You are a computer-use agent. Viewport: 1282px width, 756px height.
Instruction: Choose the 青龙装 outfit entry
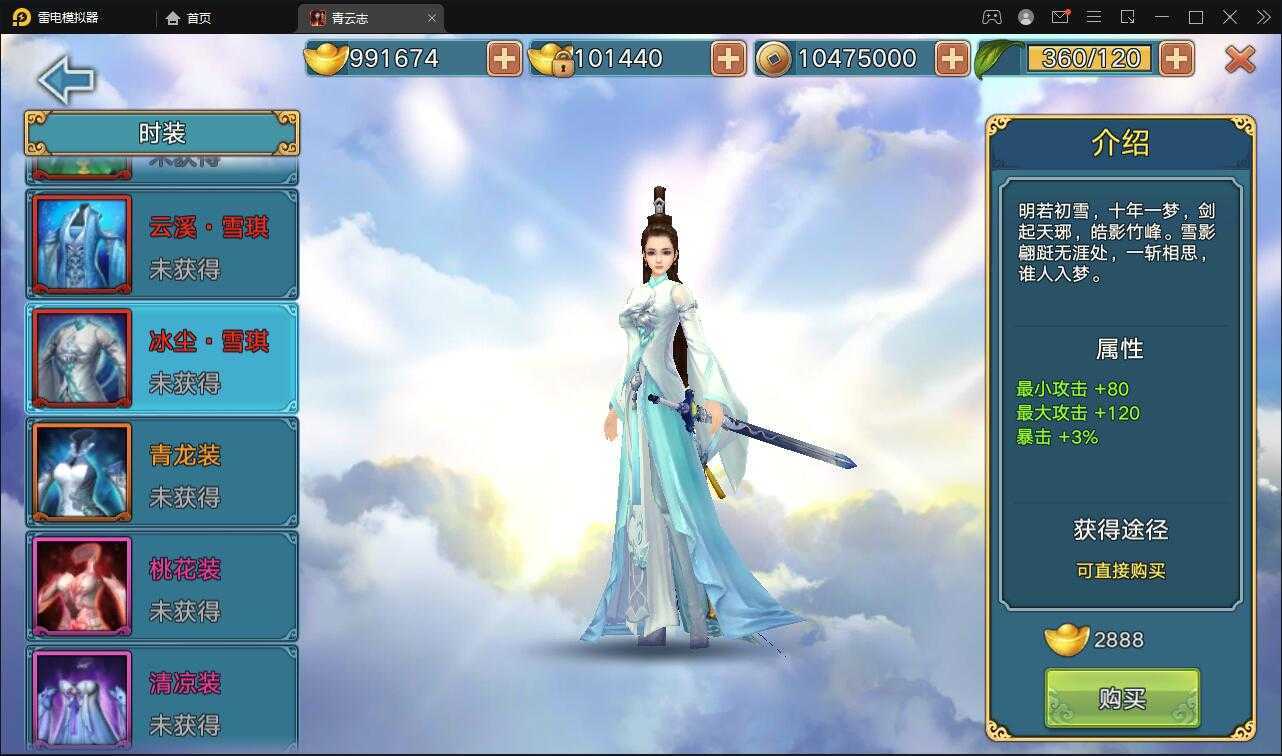coord(162,473)
